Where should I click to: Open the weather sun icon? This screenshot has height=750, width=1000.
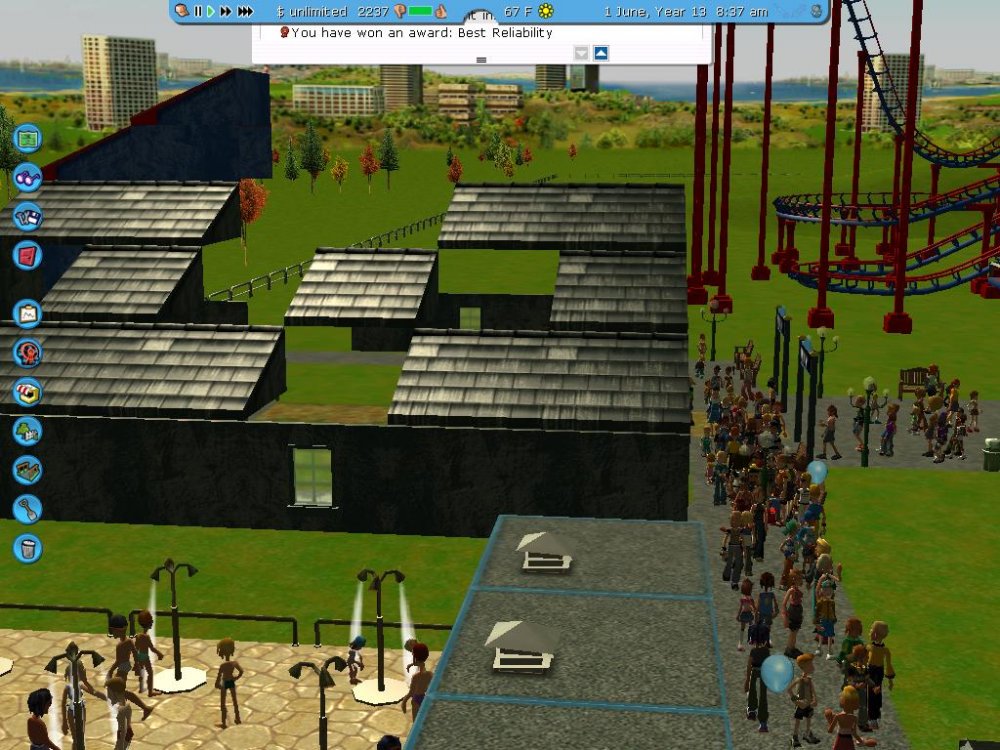pos(545,11)
